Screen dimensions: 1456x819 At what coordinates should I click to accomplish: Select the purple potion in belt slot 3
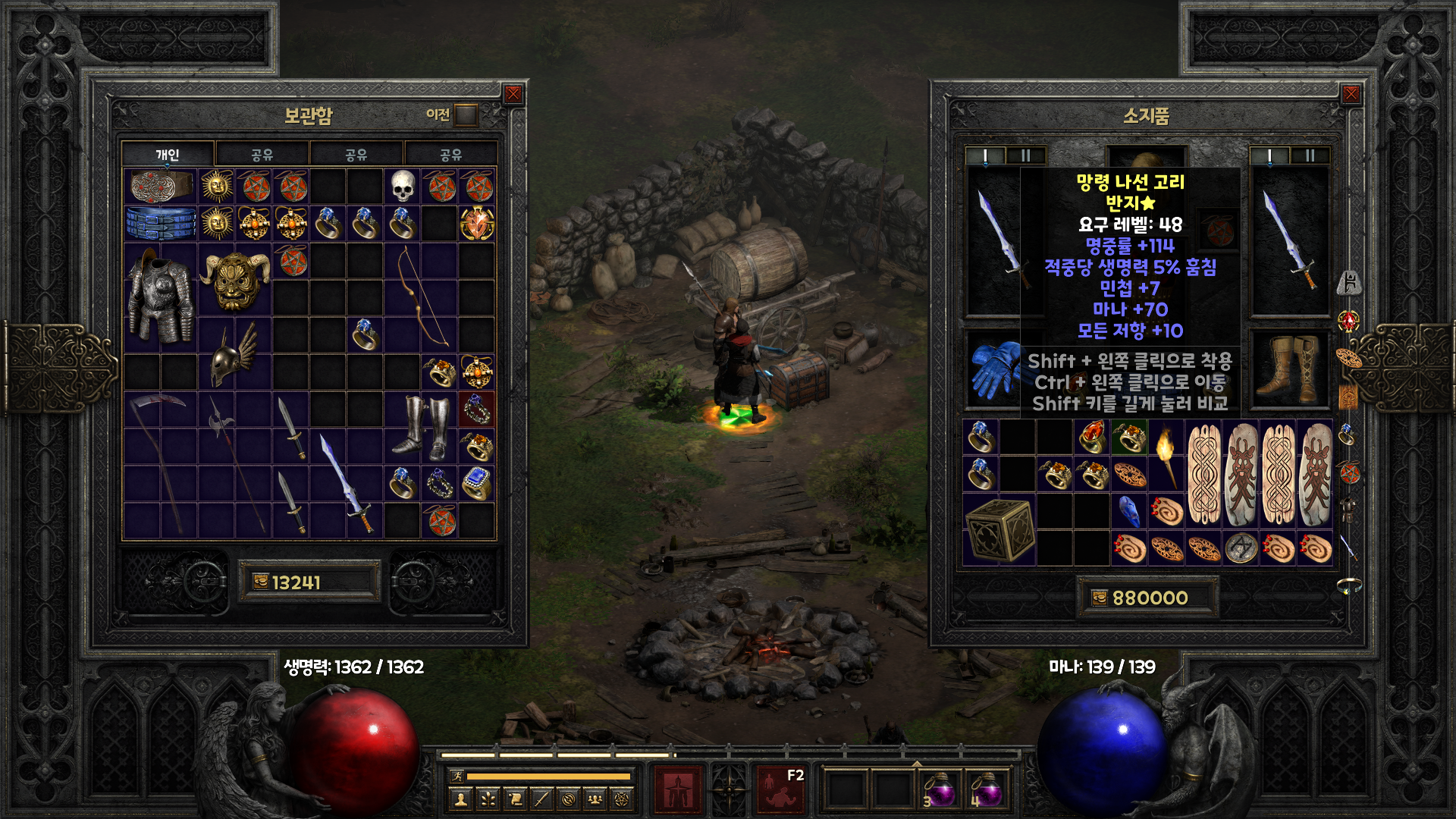(940, 790)
